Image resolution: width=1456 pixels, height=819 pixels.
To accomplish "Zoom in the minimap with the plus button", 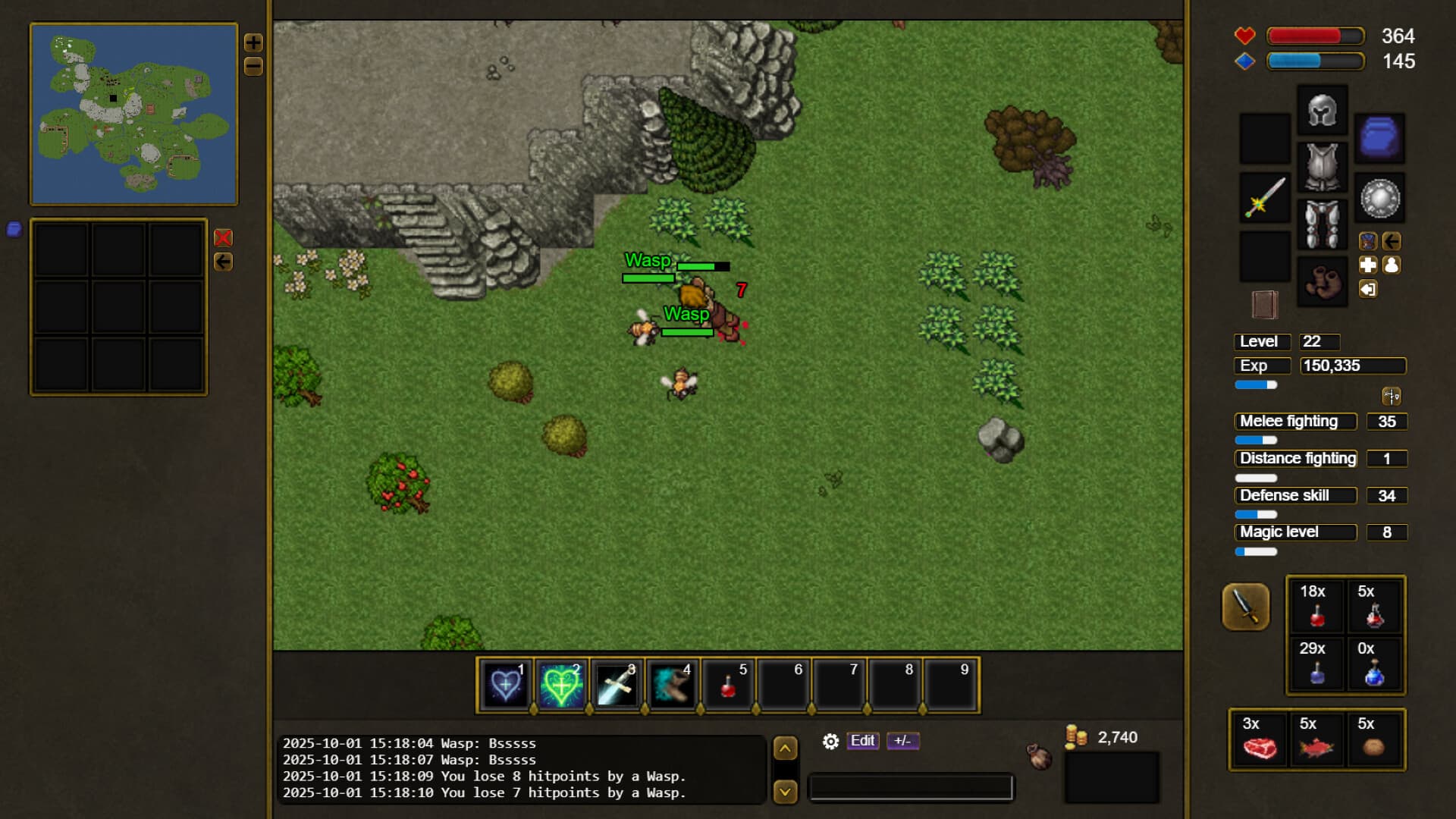I will 254,42.
